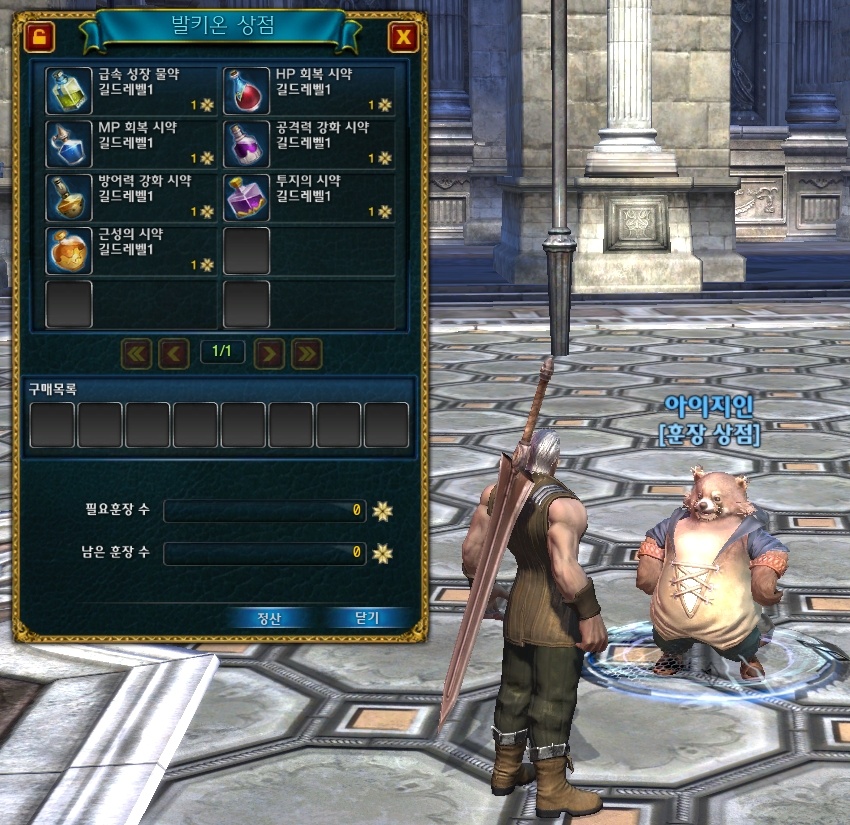Select the 급속 성장 물약 item
This screenshot has height=825, width=850.
70,91
